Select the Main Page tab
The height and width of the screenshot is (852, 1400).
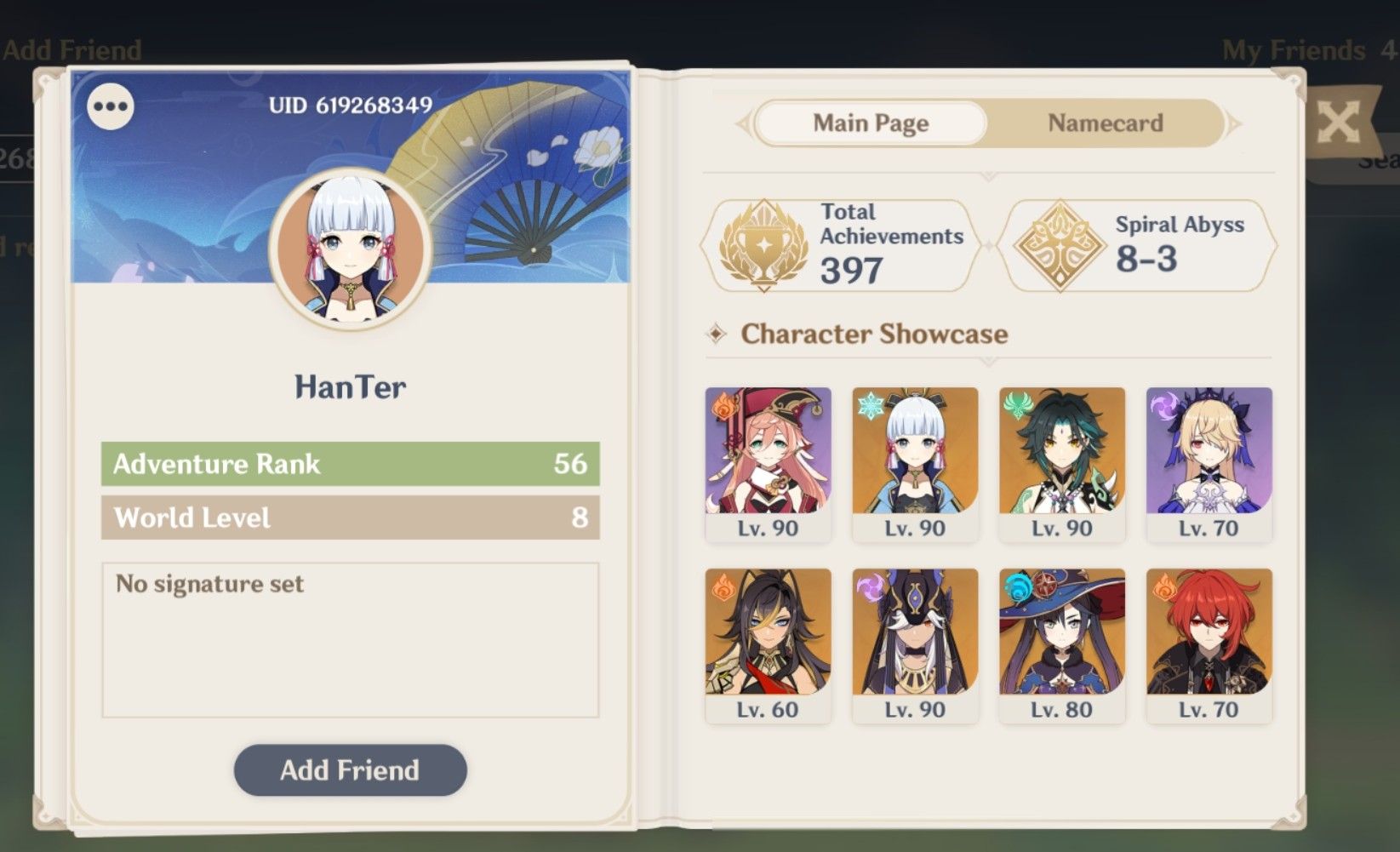tap(871, 123)
